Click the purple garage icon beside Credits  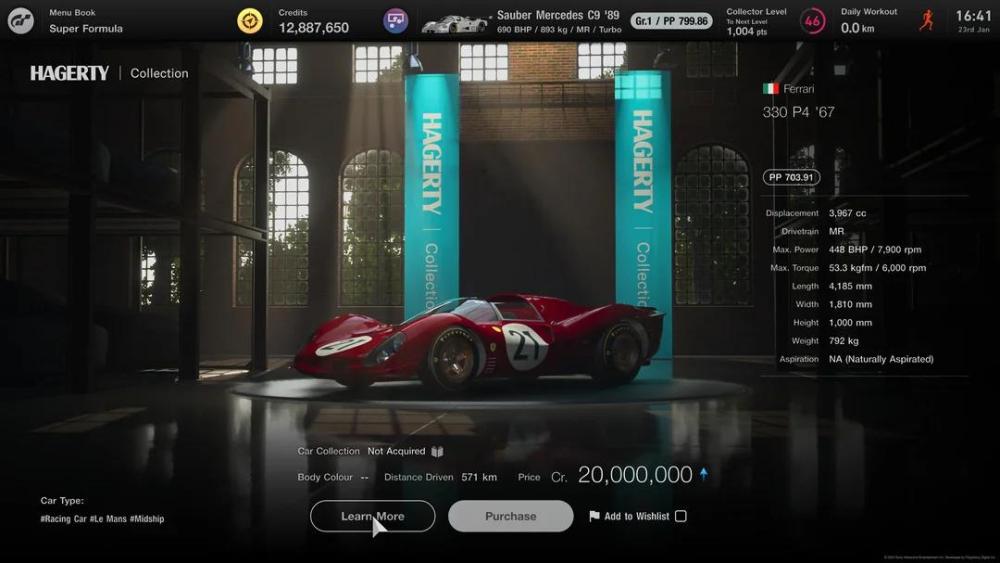click(396, 21)
